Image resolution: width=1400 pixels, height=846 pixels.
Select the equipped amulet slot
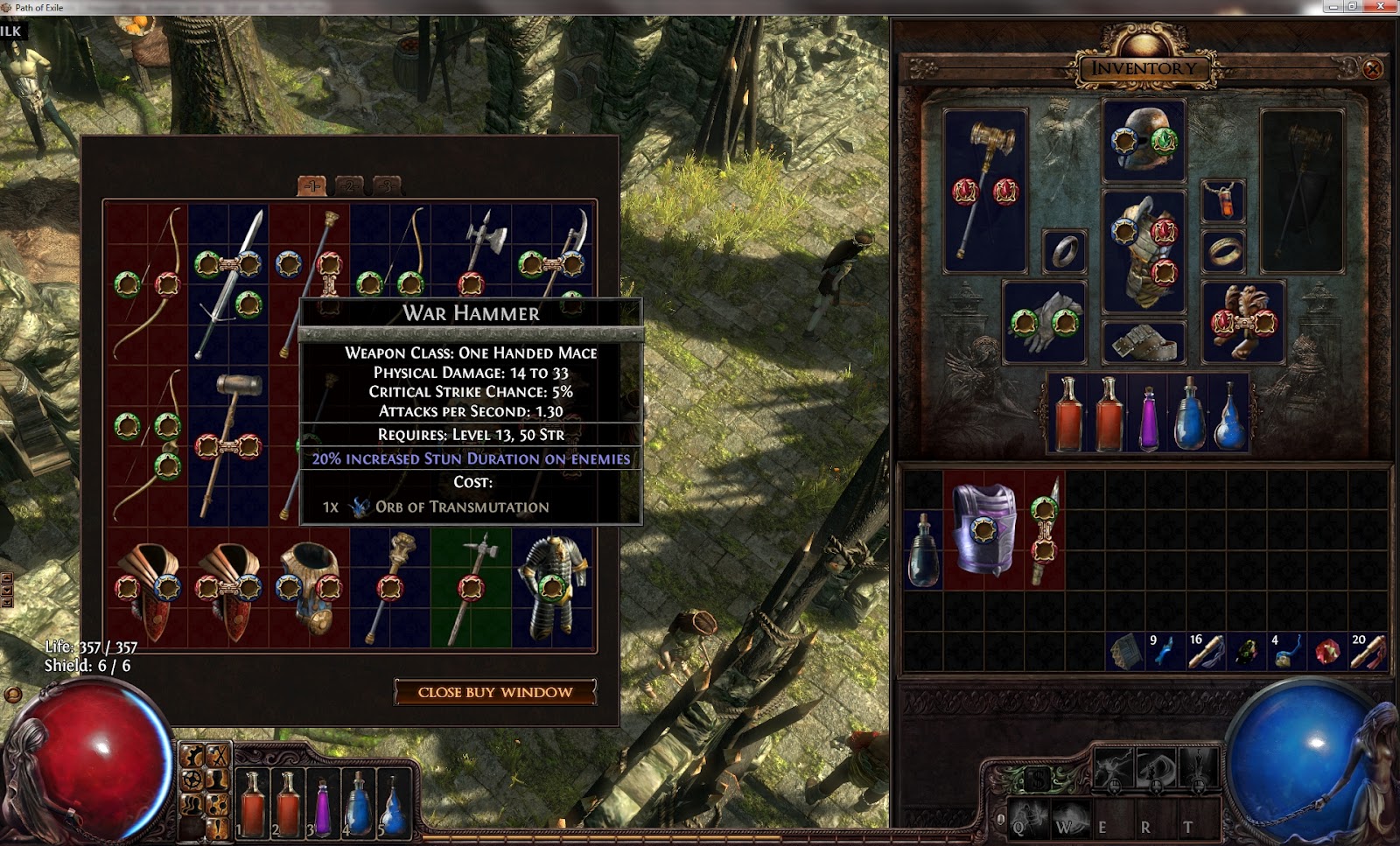click(1223, 201)
